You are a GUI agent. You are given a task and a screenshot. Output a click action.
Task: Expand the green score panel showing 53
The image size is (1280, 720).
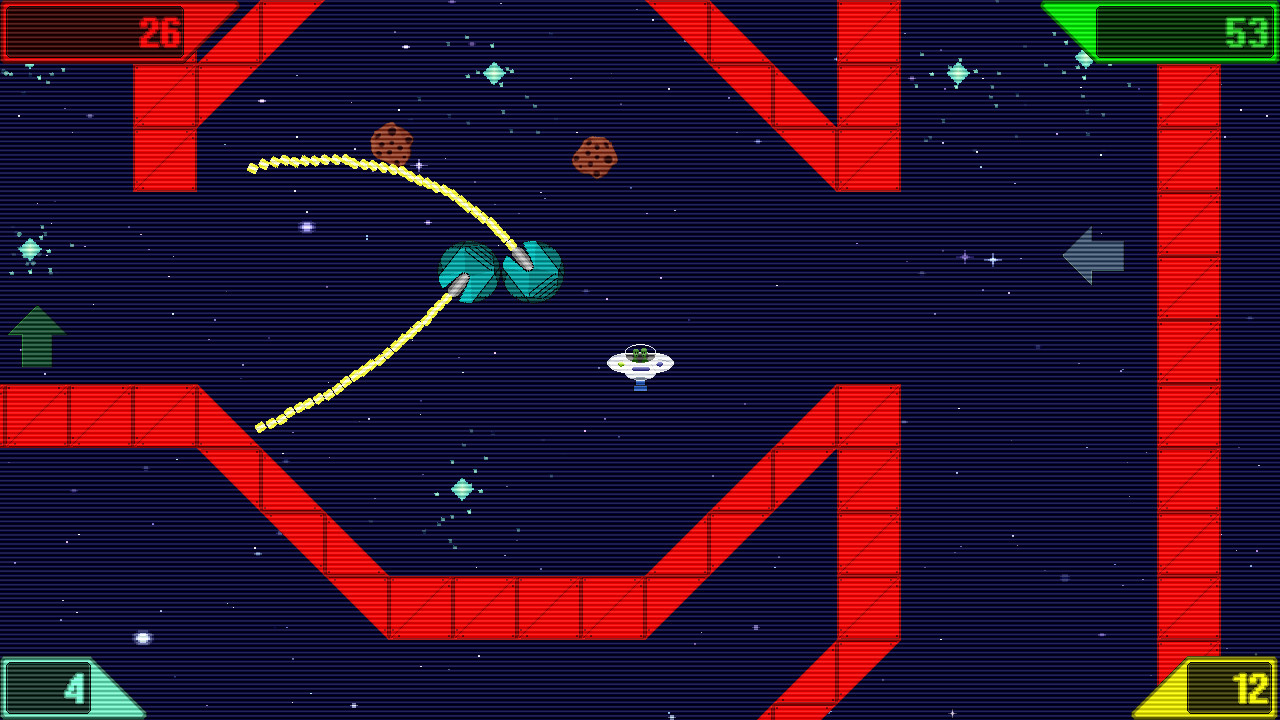point(1185,30)
